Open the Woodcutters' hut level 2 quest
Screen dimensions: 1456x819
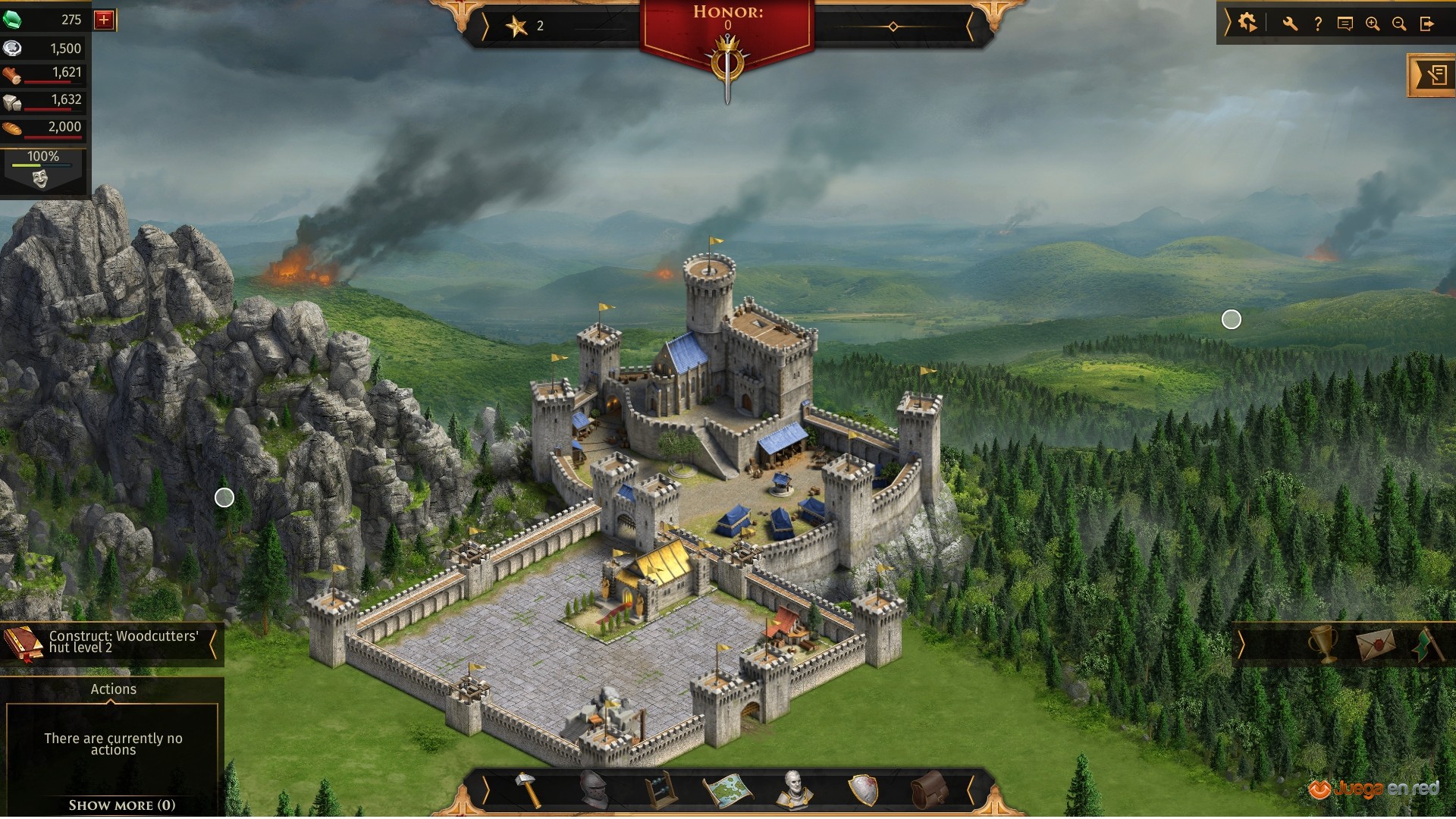[114, 642]
